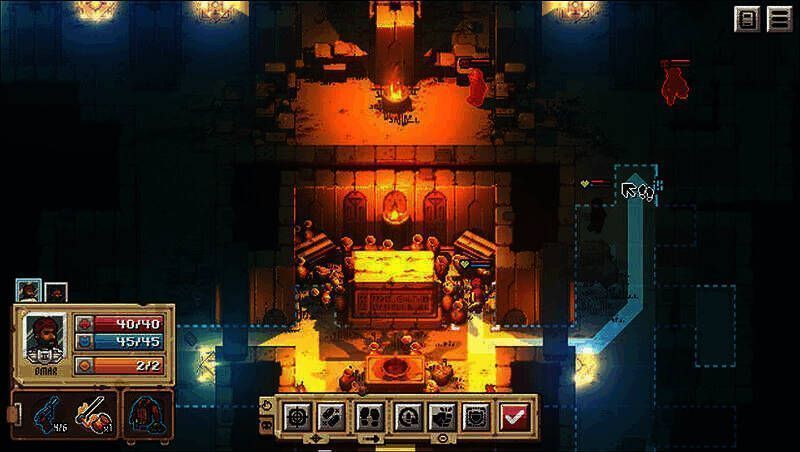This screenshot has height=452, width=800.
Task: Open the three-line hamburger menu
Action: coord(779,19)
